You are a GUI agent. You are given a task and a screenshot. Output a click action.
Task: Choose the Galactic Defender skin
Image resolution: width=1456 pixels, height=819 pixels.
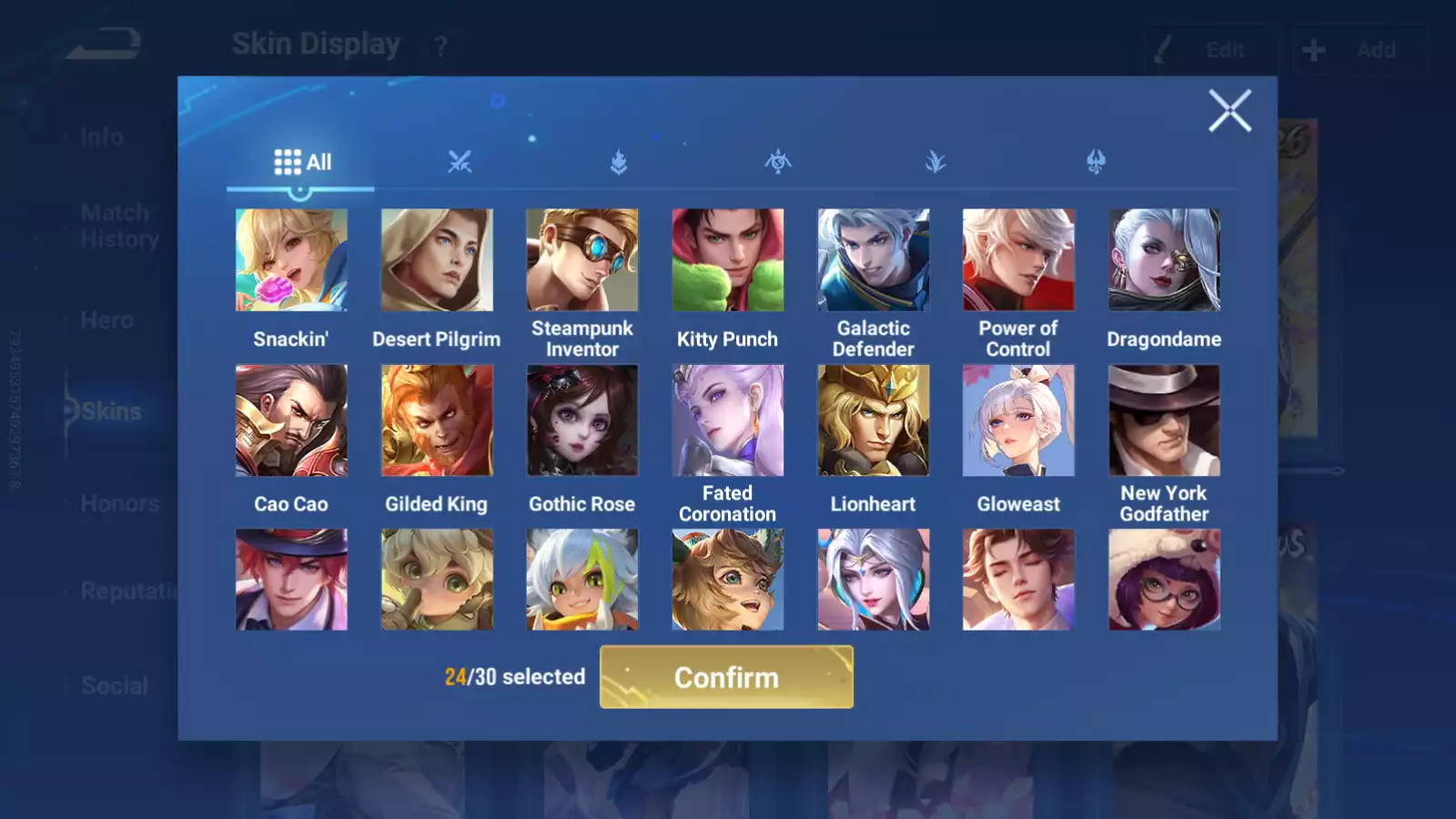(873, 260)
